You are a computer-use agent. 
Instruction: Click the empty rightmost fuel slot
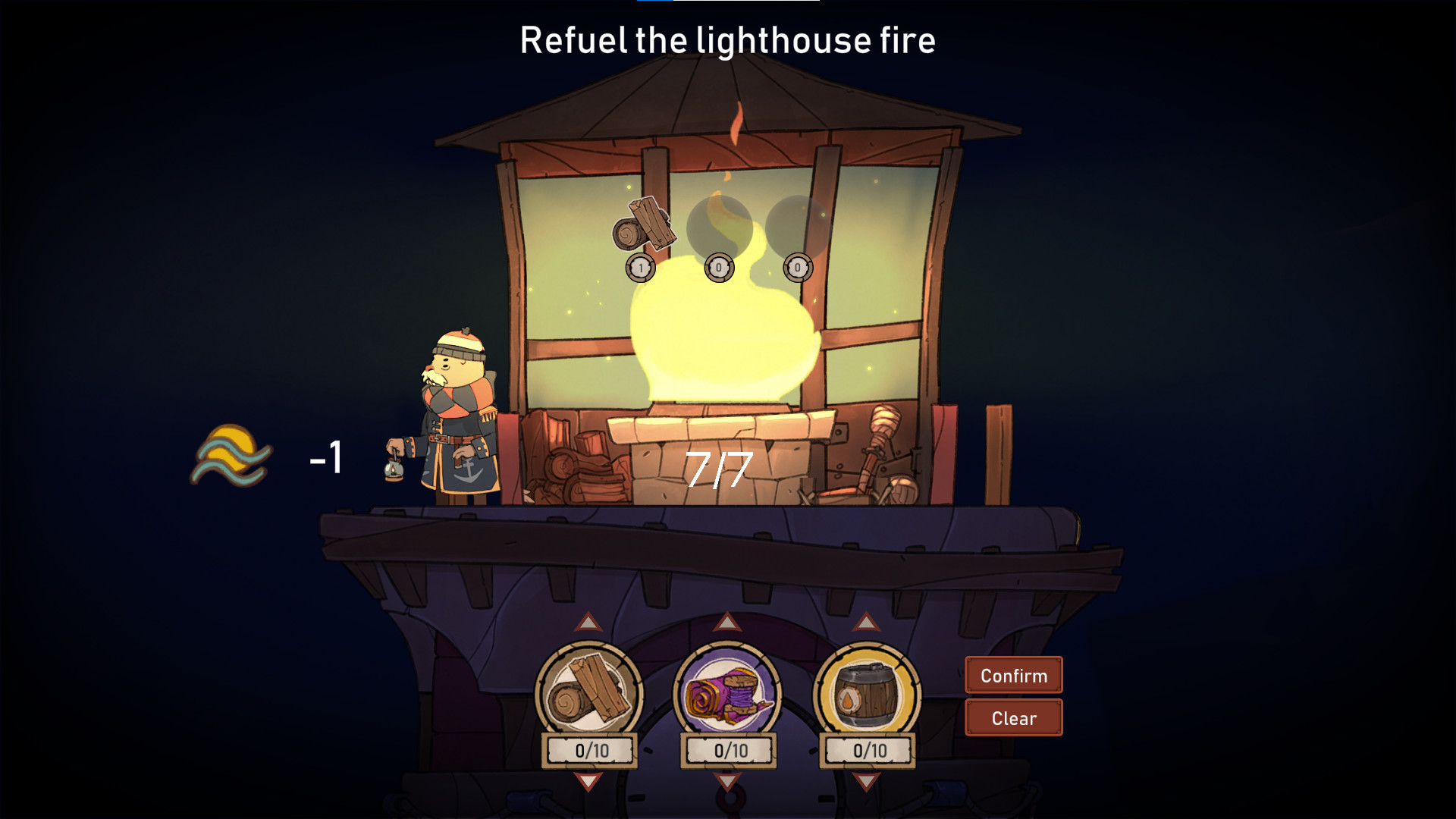coord(796,224)
